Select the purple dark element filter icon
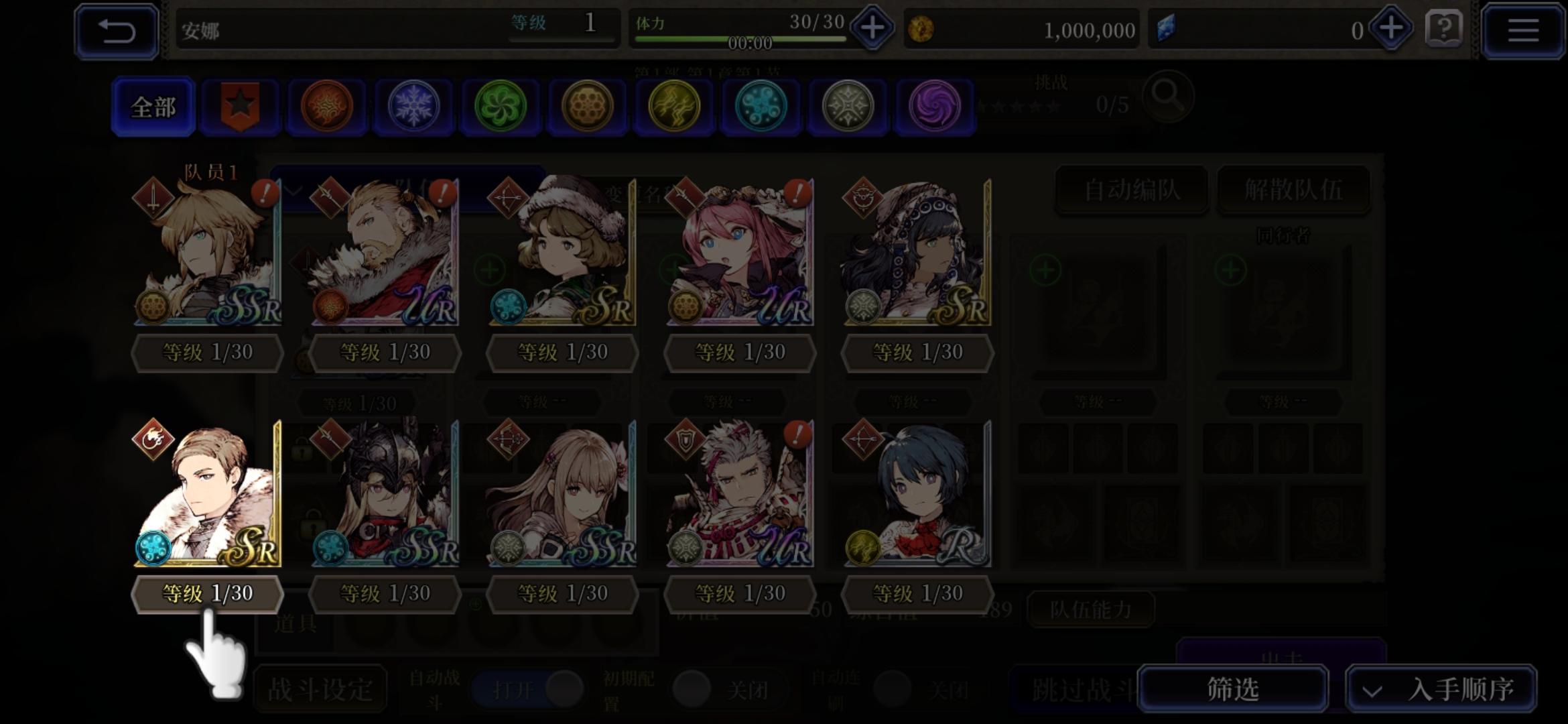Image resolution: width=1568 pixels, height=724 pixels. pyautogui.click(x=934, y=106)
